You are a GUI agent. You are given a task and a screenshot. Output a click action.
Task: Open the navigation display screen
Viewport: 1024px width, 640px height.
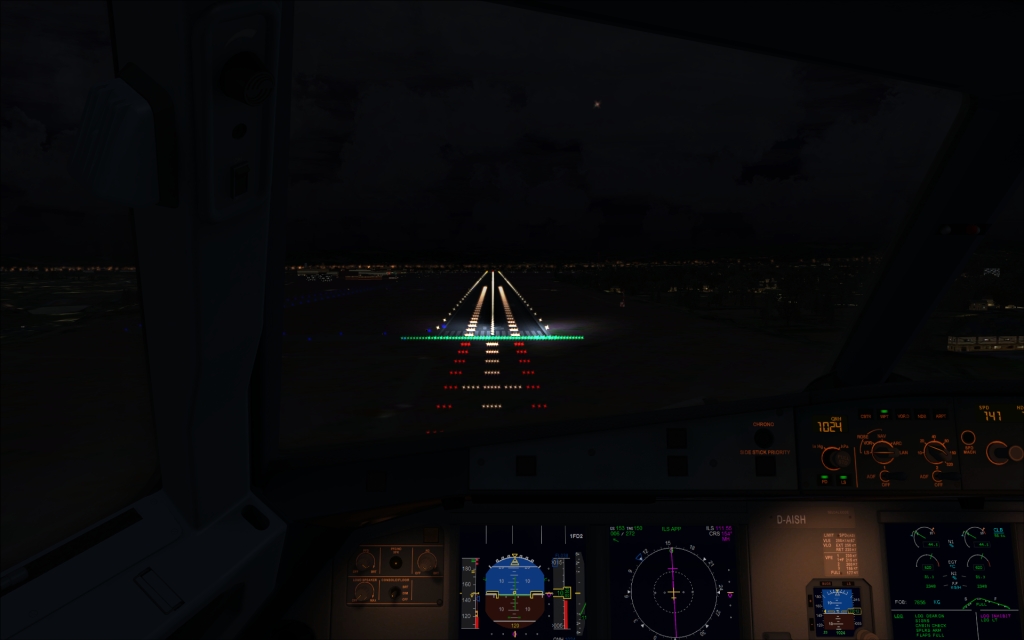coord(672,584)
